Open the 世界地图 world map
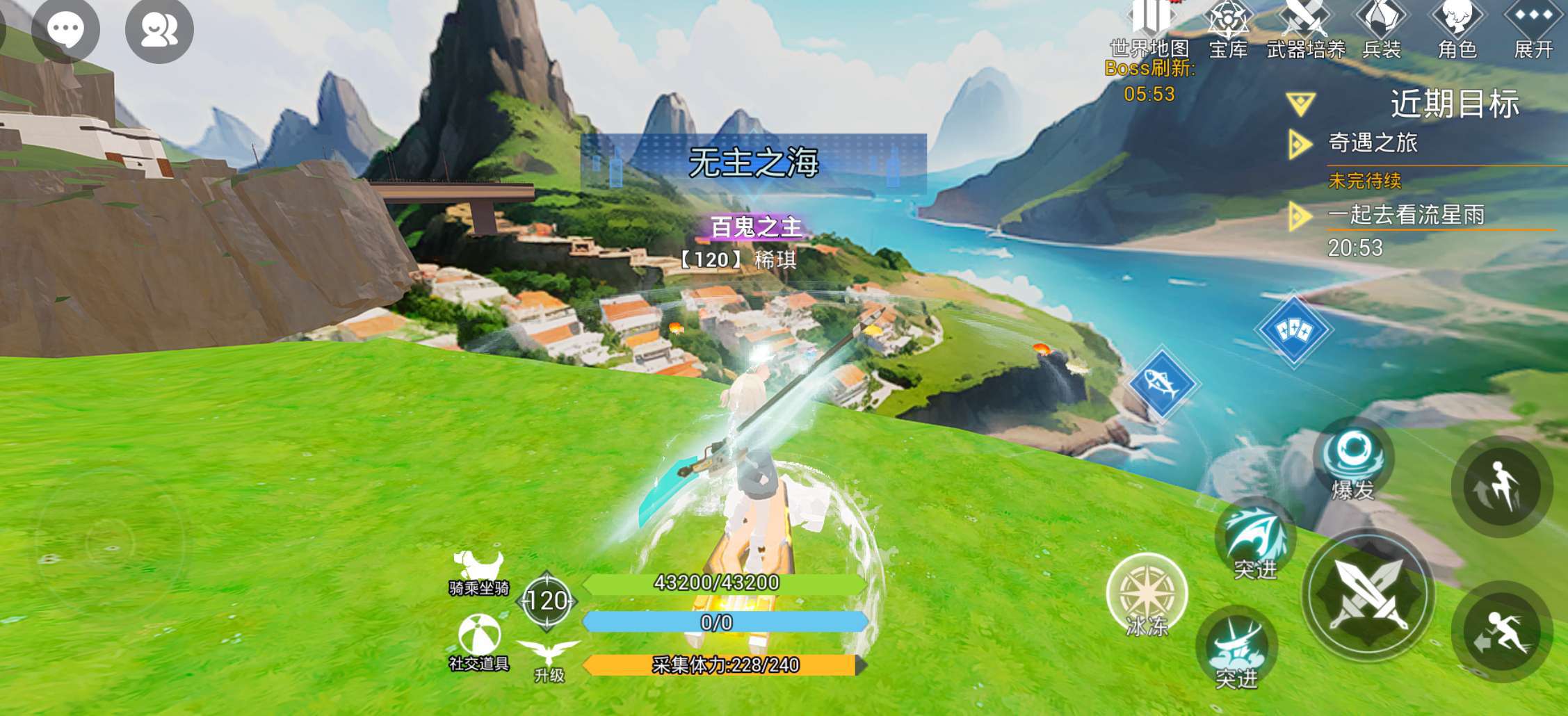The image size is (1568, 716). [1149, 29]
